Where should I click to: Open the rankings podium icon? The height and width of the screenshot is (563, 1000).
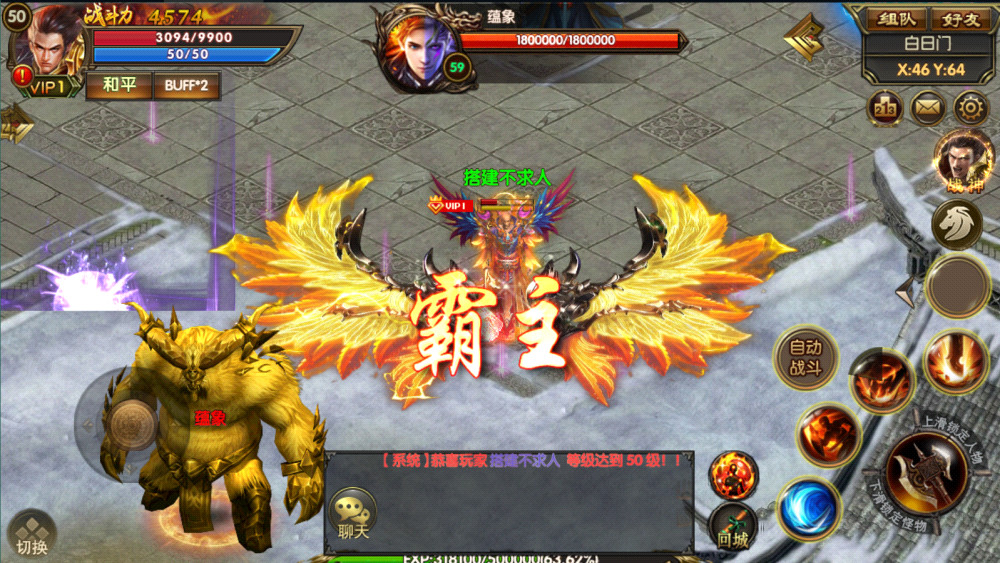coord(886,107)
